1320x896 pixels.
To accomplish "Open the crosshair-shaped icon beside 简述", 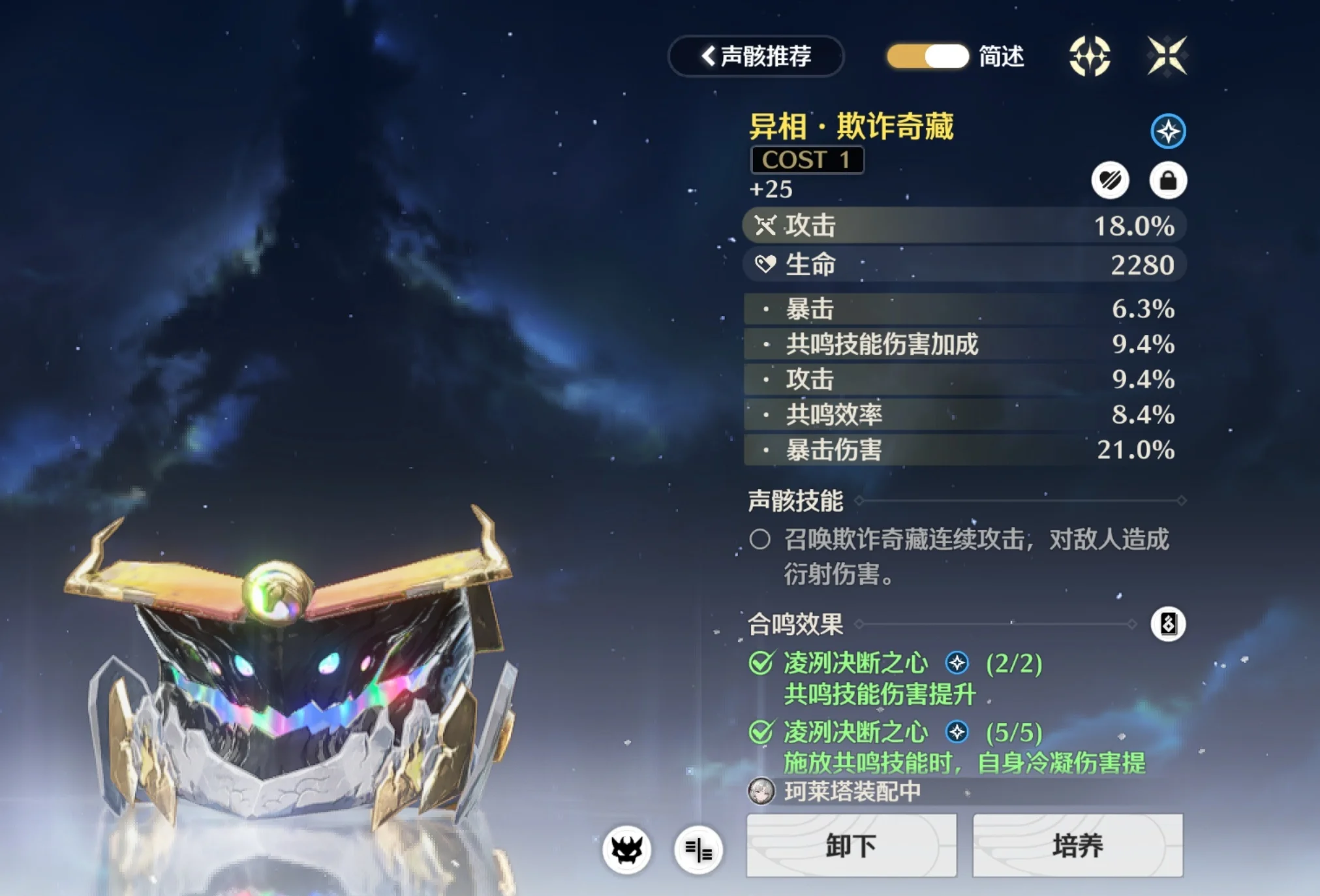I will [x=1089, y=56].
